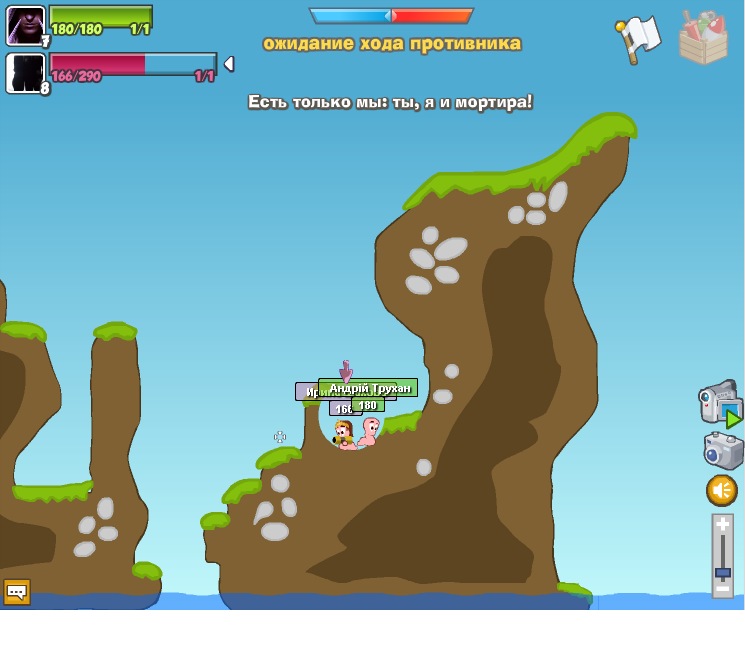The image size is (745, 650).
Task: Open the chat speech bubble button
Action: (16, 592)
